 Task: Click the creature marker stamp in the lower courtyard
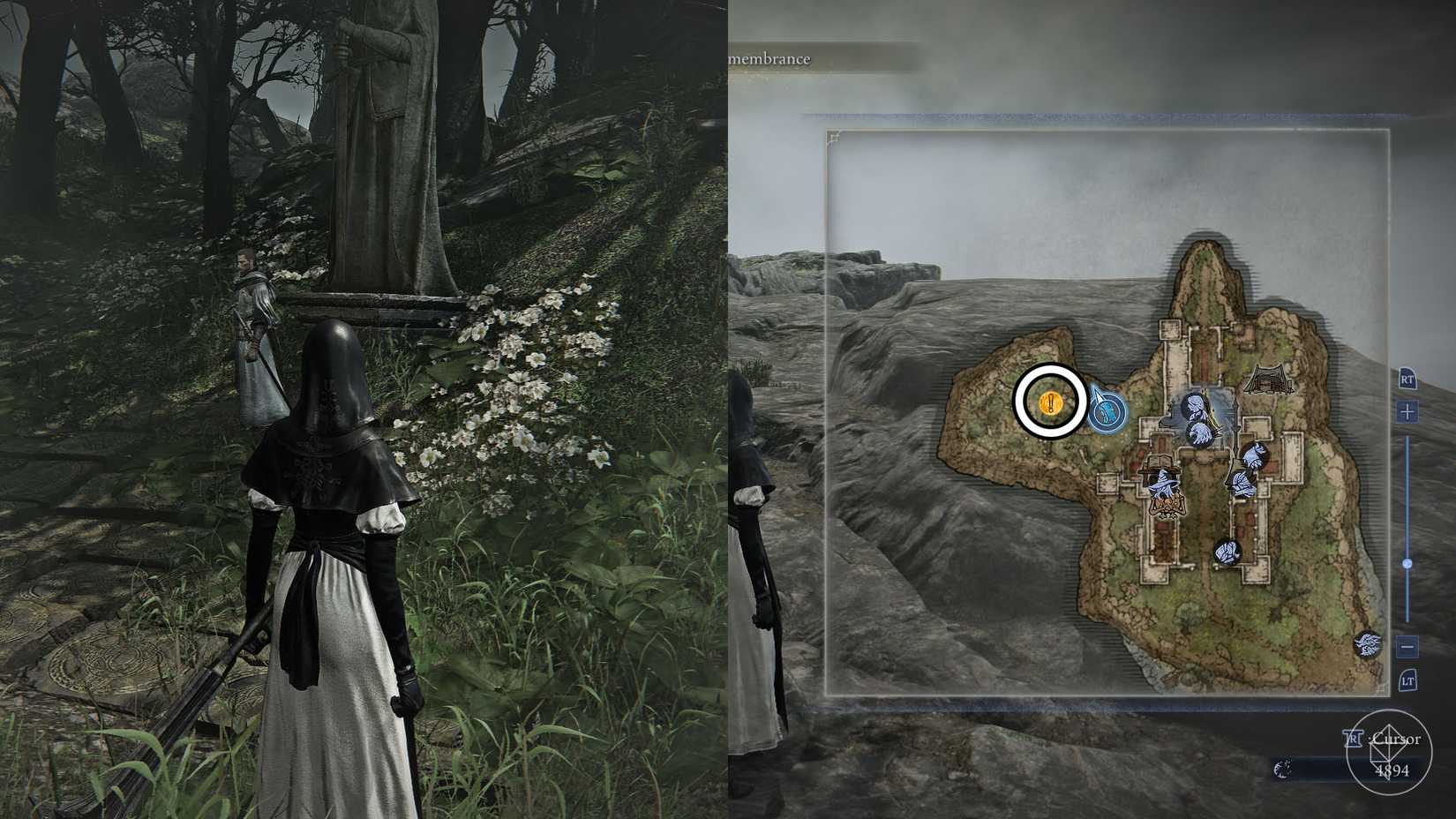click(1227, 553)
